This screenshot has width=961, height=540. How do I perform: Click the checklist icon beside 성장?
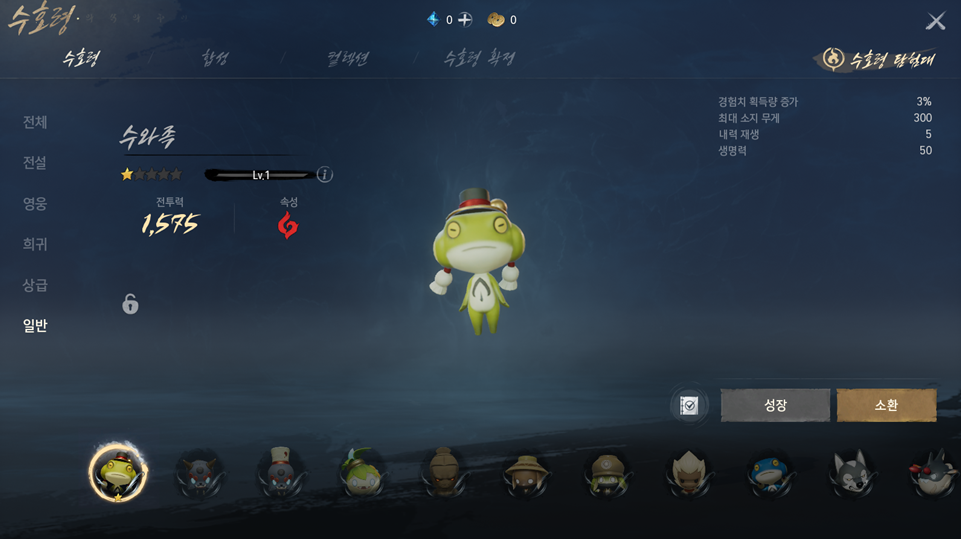689,405
